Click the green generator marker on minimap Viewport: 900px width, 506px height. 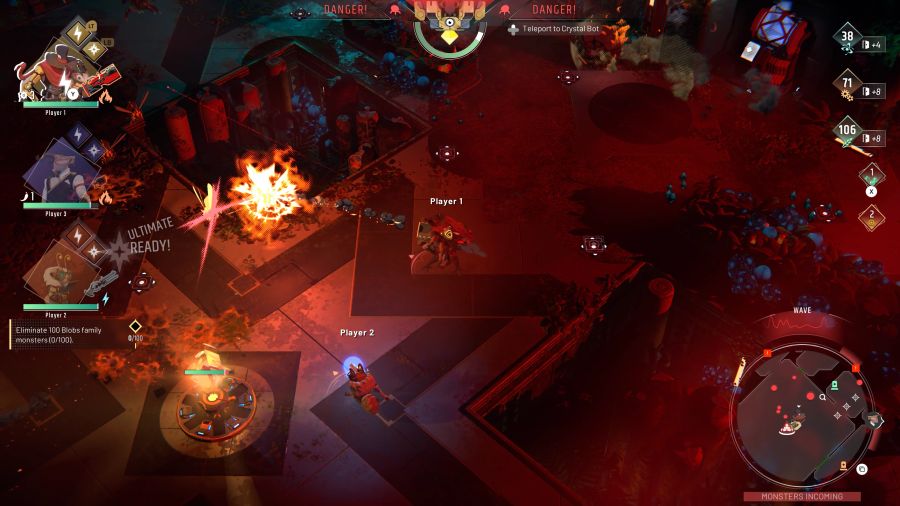click(x=834, y=385)
